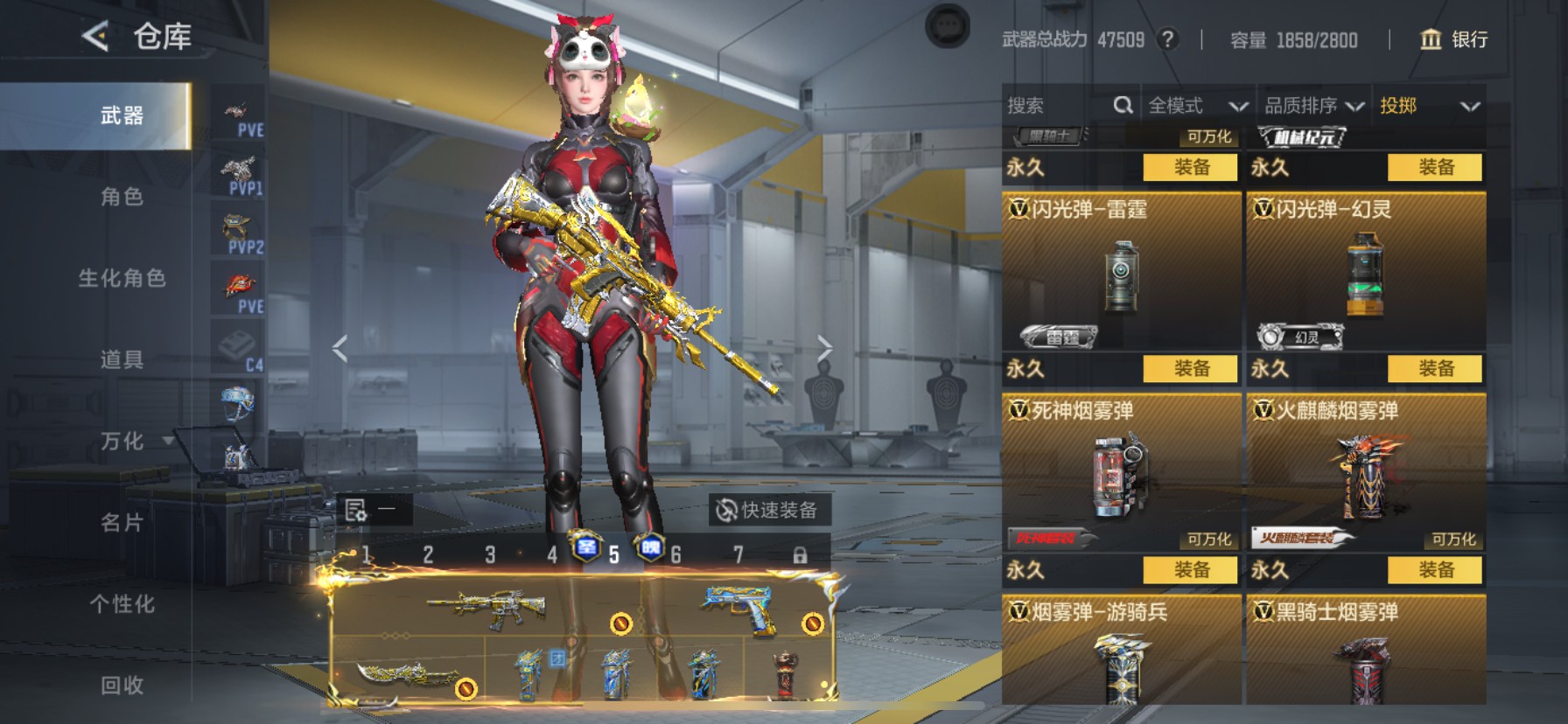
Task: Open the 生化角色 category
Action: coord(122,278)
